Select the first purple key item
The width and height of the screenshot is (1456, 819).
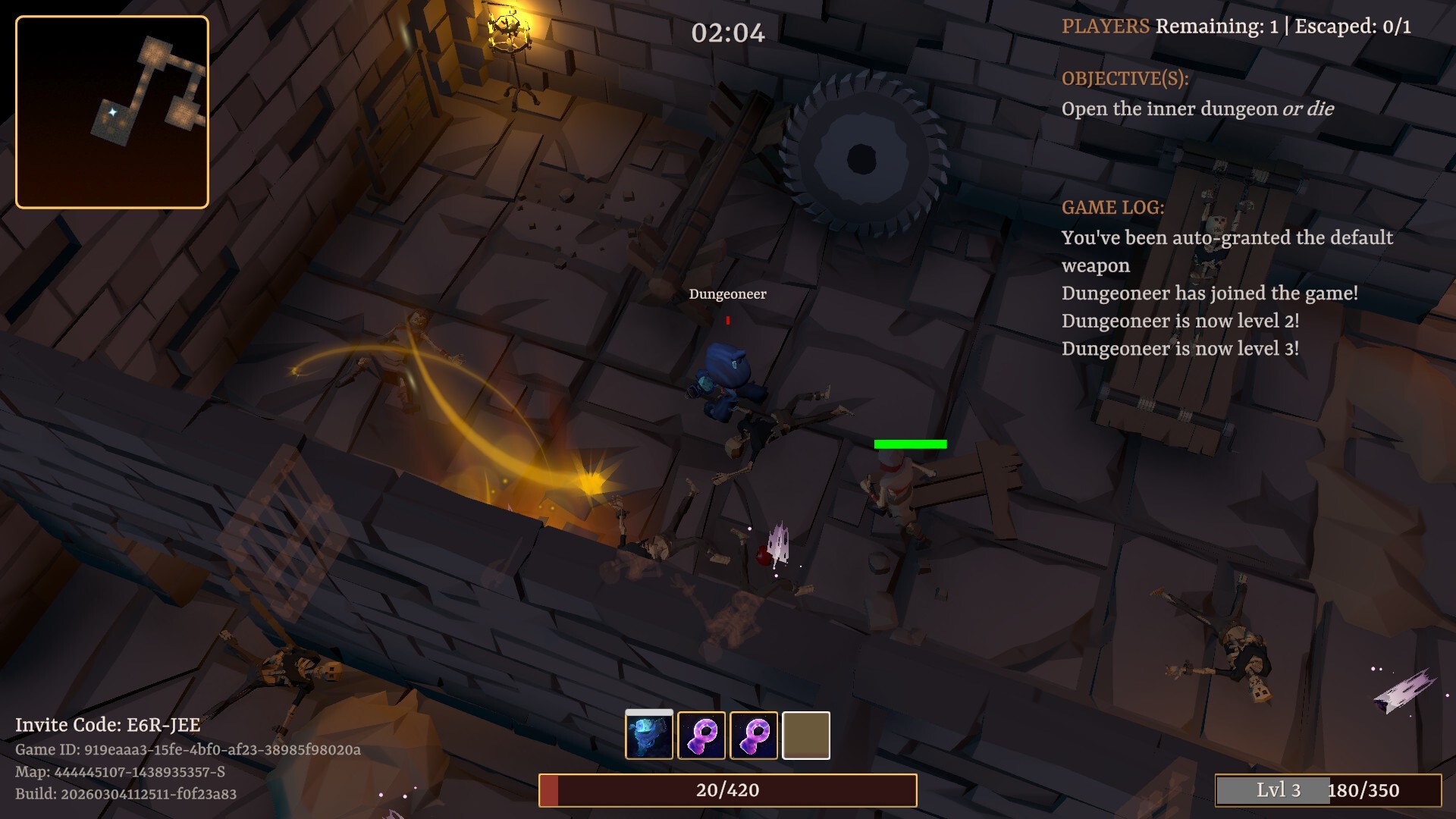pos(701,734)
